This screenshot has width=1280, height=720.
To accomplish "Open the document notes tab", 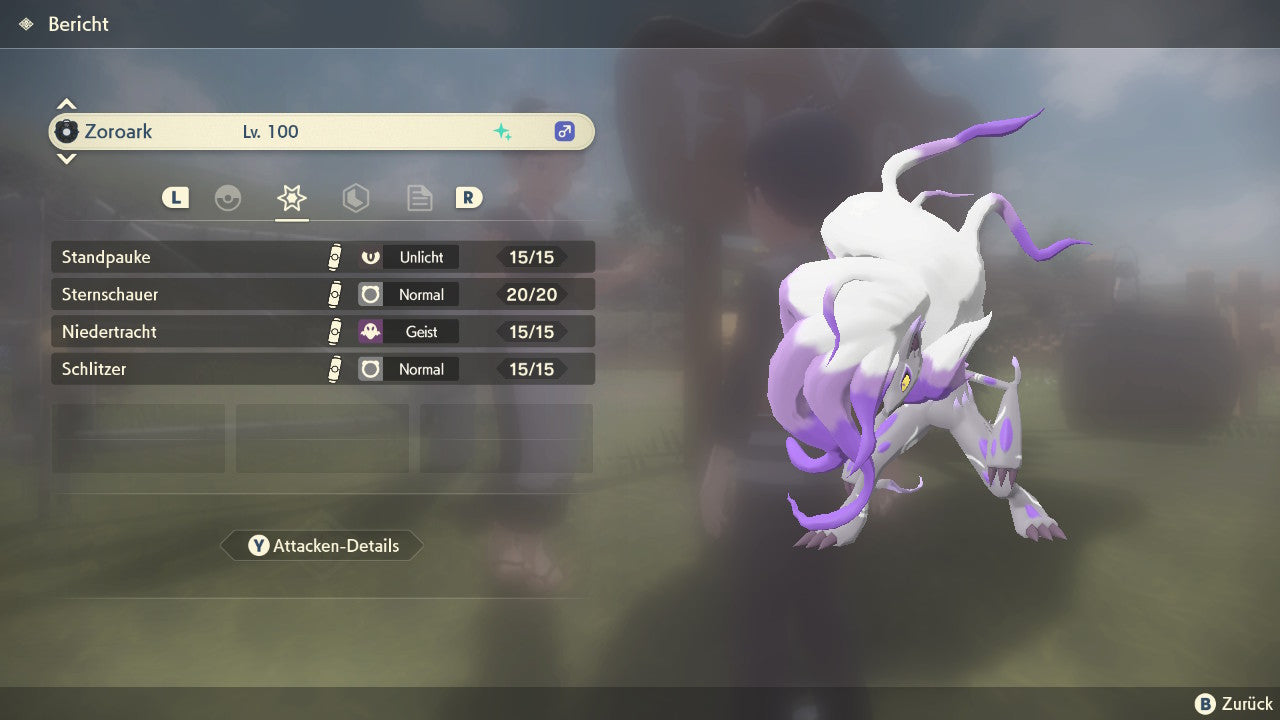I will pyautogui.click(x=420, y=198).
